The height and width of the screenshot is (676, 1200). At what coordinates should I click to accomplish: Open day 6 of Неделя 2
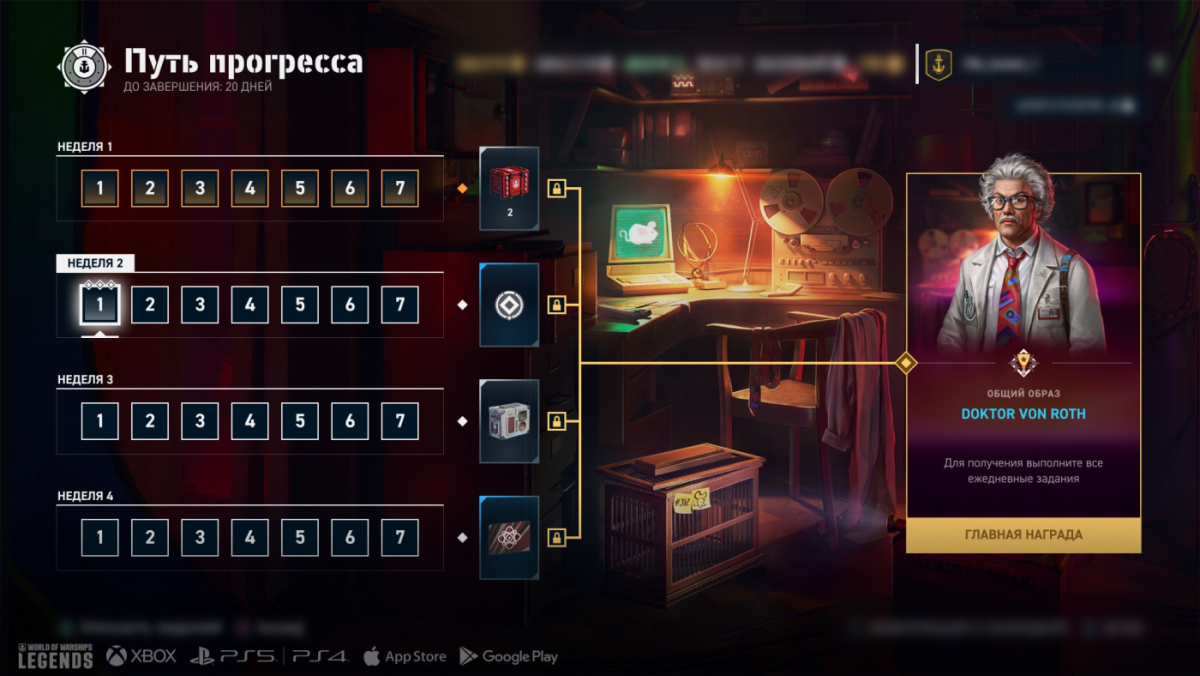(350, 305)
